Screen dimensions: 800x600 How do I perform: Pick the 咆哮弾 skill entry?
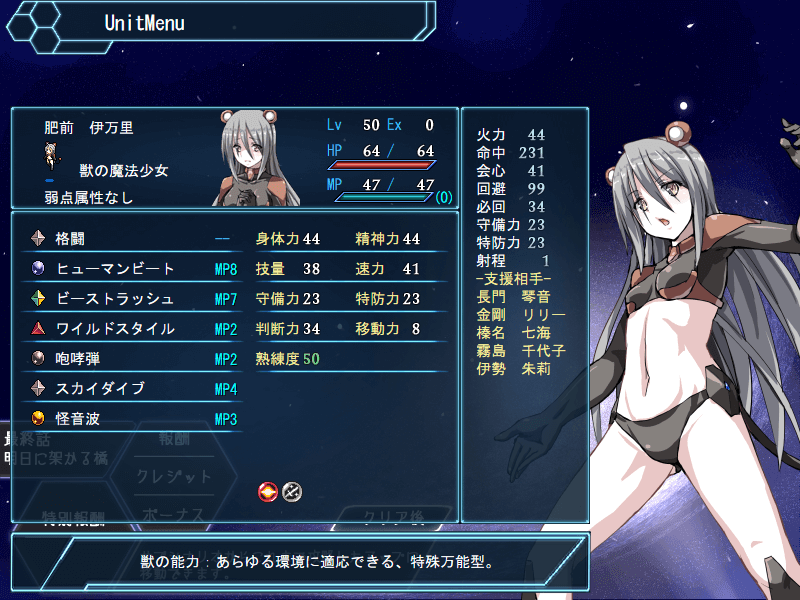point(130,359)
